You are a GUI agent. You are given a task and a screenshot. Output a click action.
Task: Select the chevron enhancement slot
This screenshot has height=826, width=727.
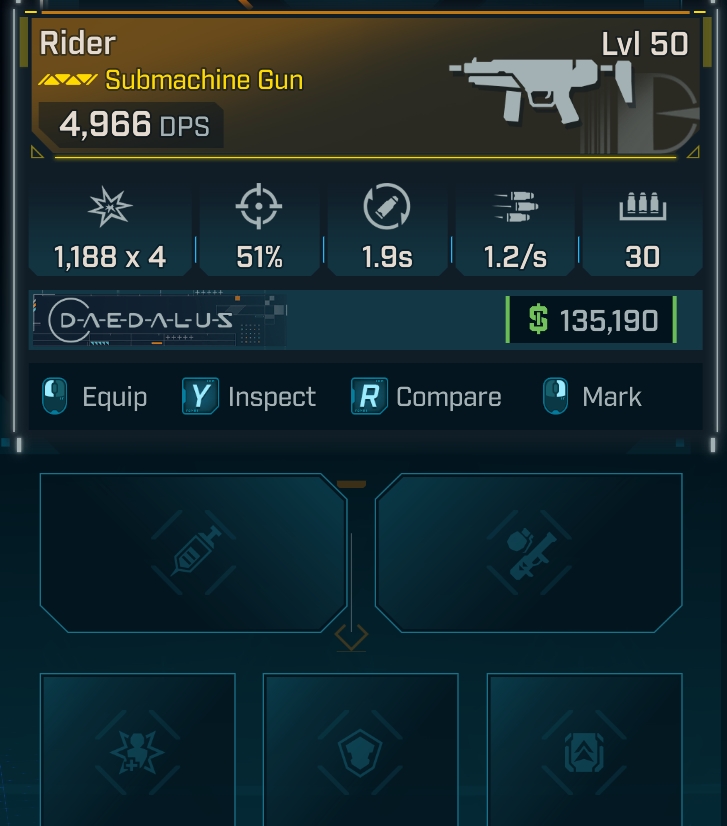(584, 749)
